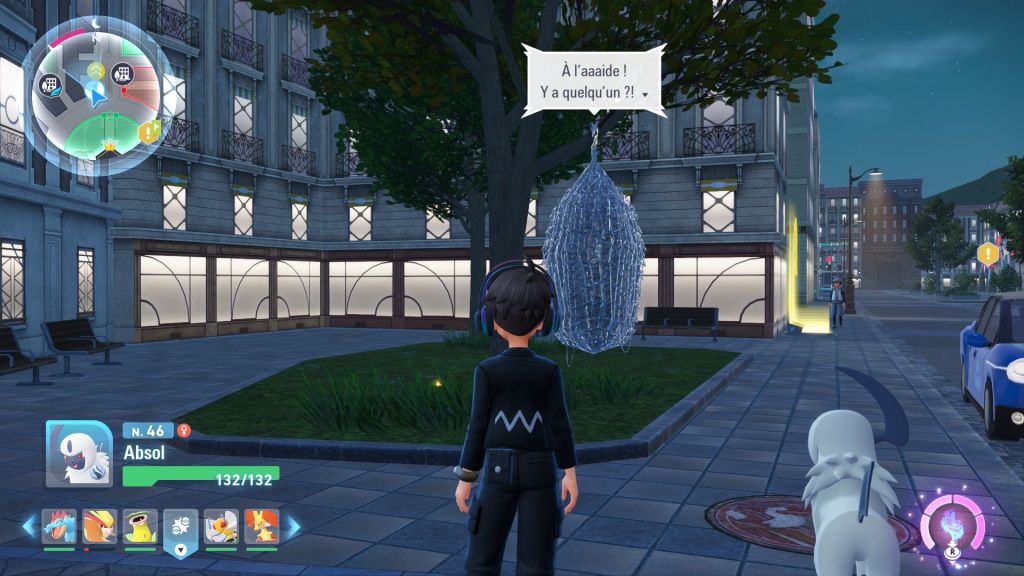Viewport: 1024px width, 576px height.
Task: Select the blue-winged building marker on minimap
Action: [x=49, y=86]
